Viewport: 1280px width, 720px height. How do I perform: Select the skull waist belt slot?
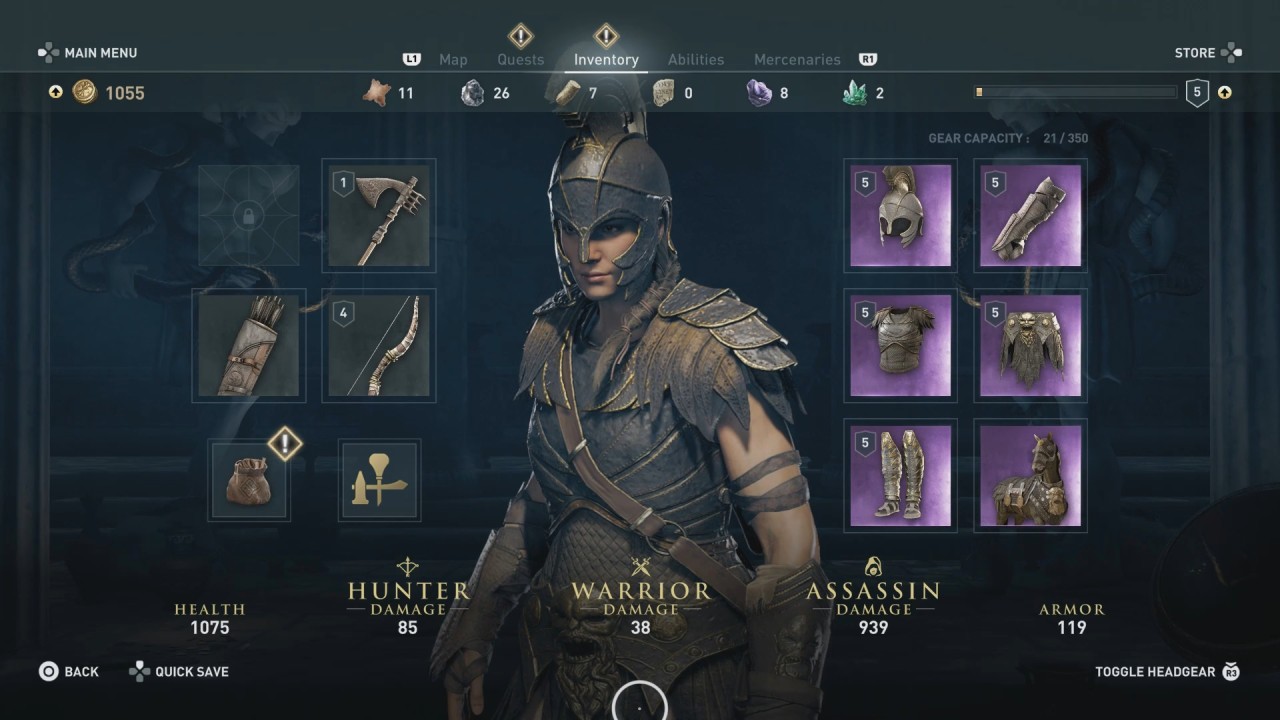click(x=1030, y=346)
